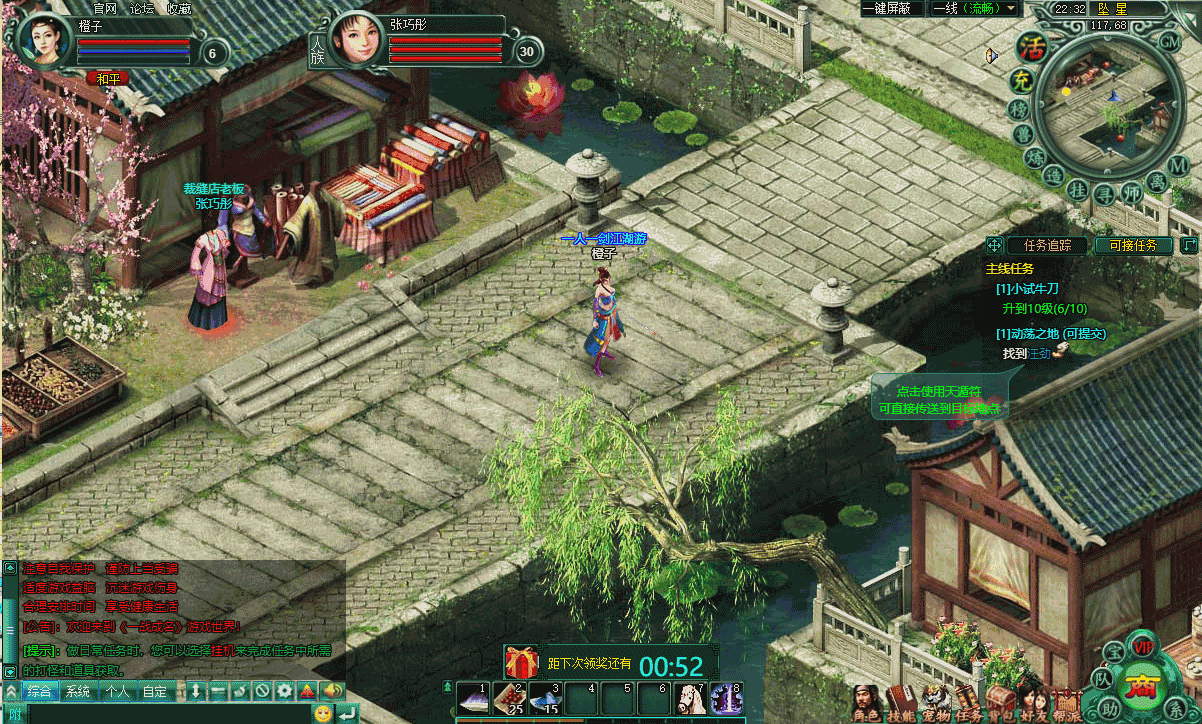Contact the GM via the GM button

[1169, 42]
